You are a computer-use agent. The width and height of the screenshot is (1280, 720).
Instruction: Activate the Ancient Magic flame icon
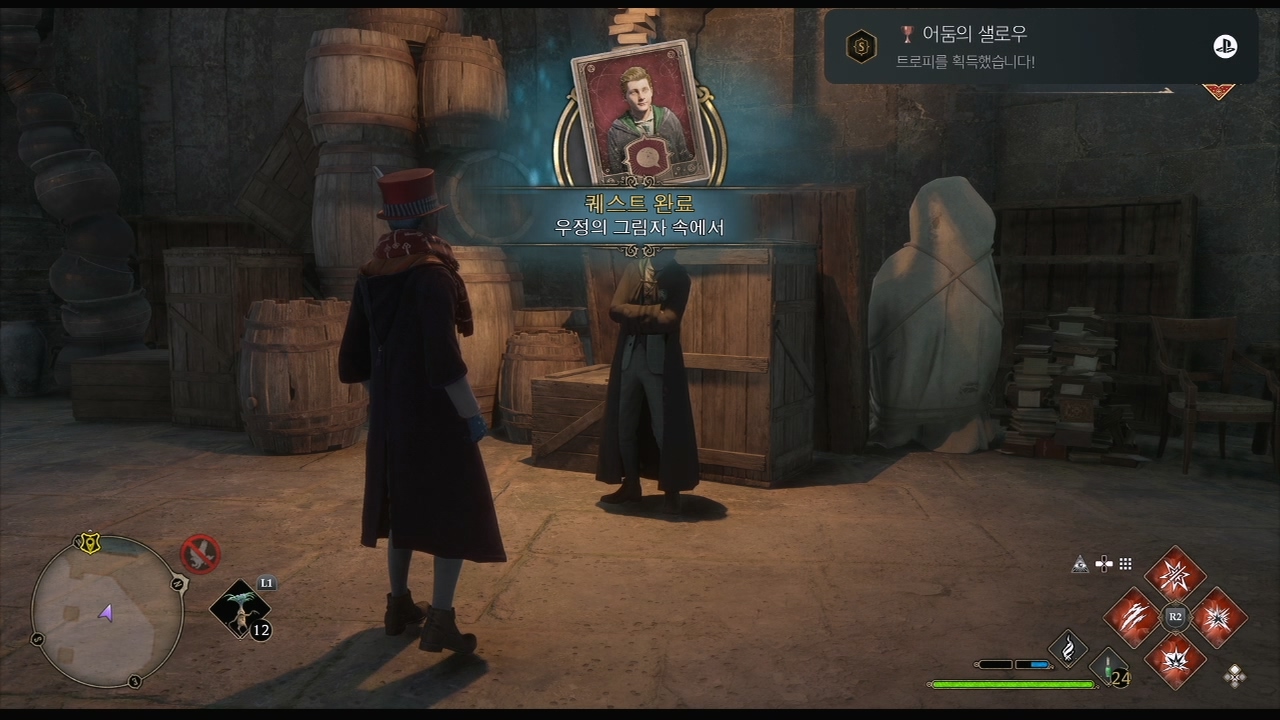(x=1068, y=647)
